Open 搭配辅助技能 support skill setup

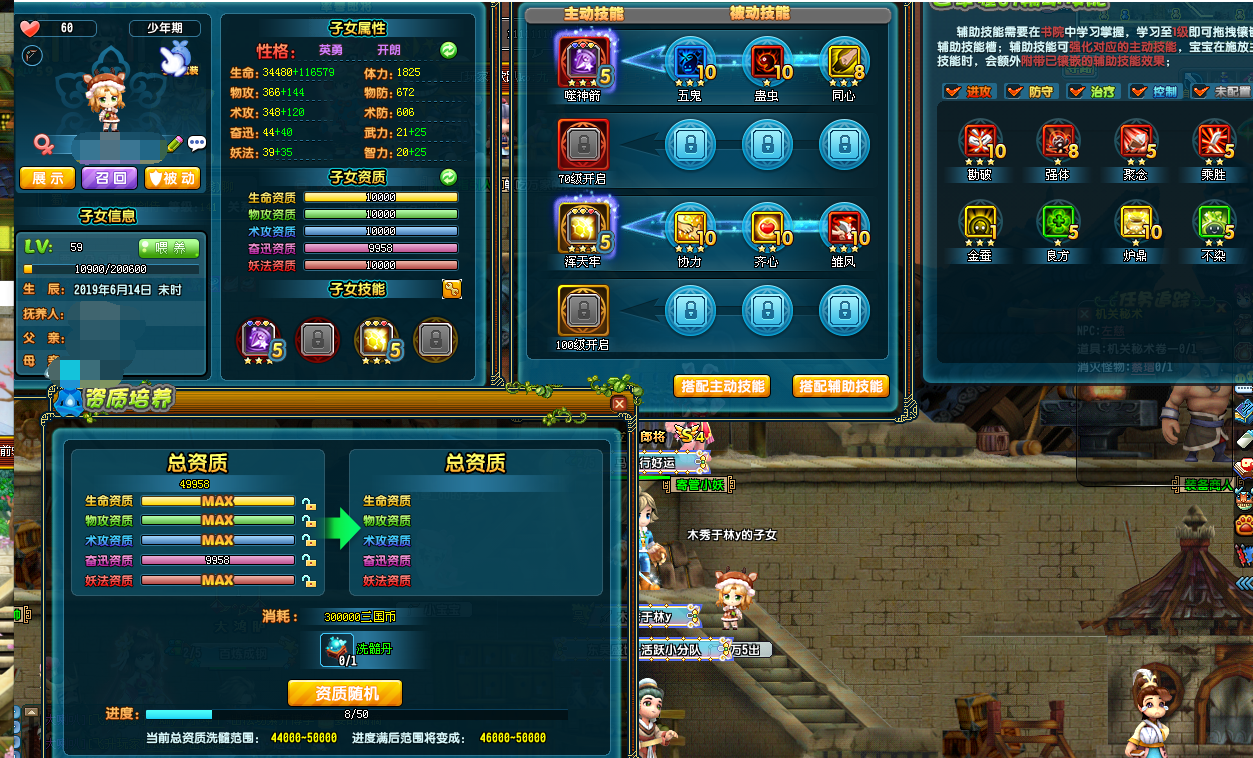[x=841, y=386]
